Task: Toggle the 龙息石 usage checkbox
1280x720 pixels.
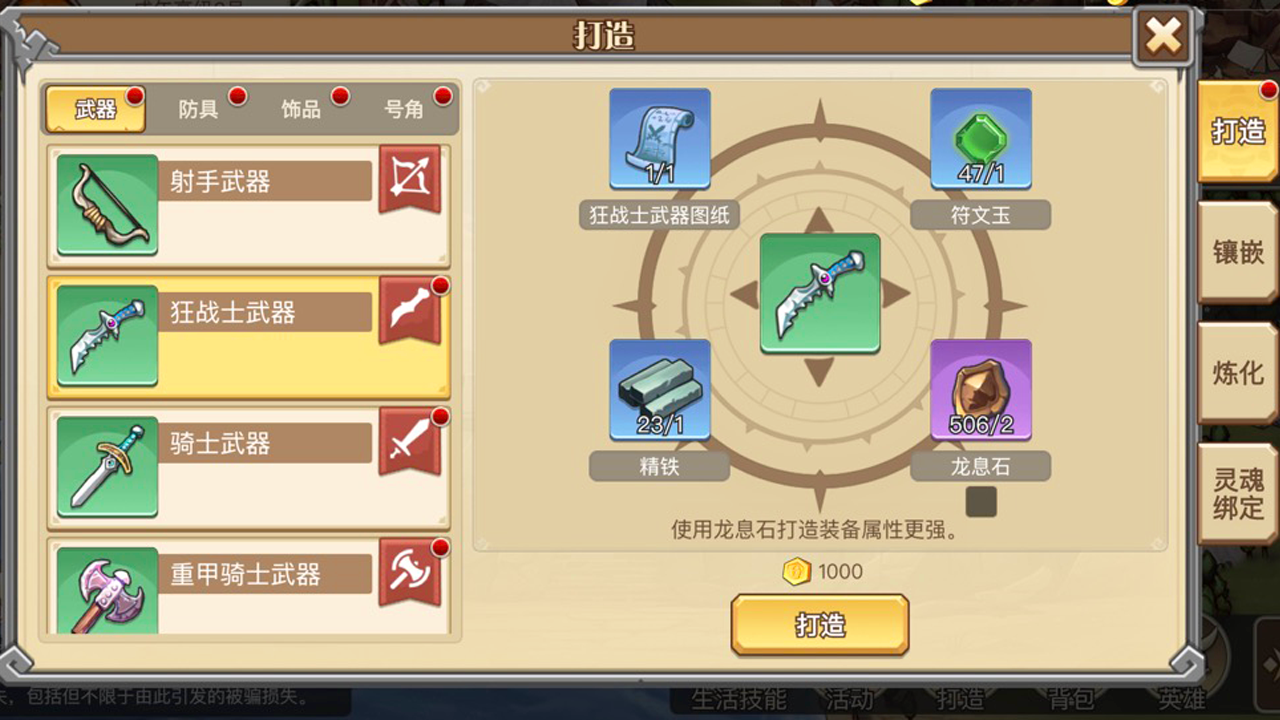Action: tap(981, 502)
